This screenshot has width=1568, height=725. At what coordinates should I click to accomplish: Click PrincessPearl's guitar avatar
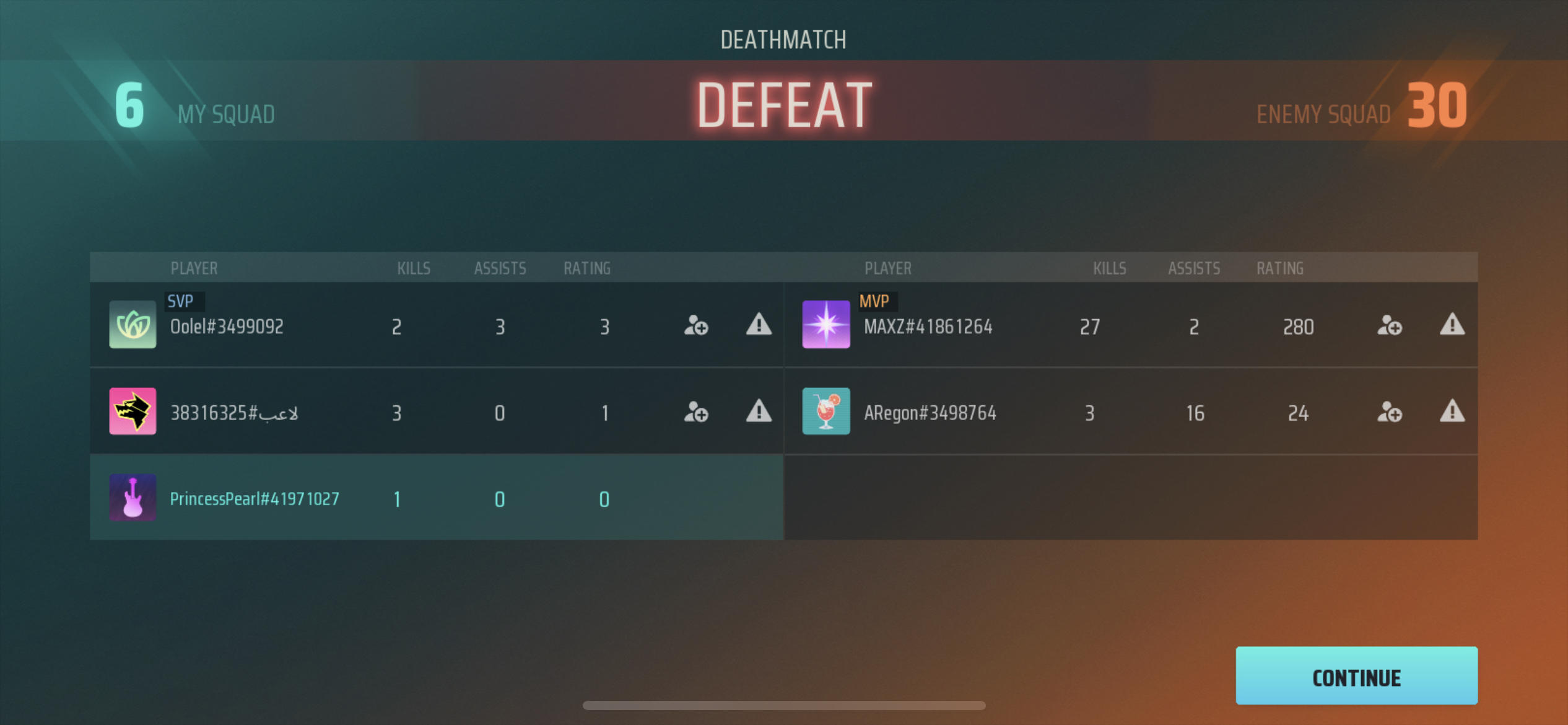(x=133, y=498)
